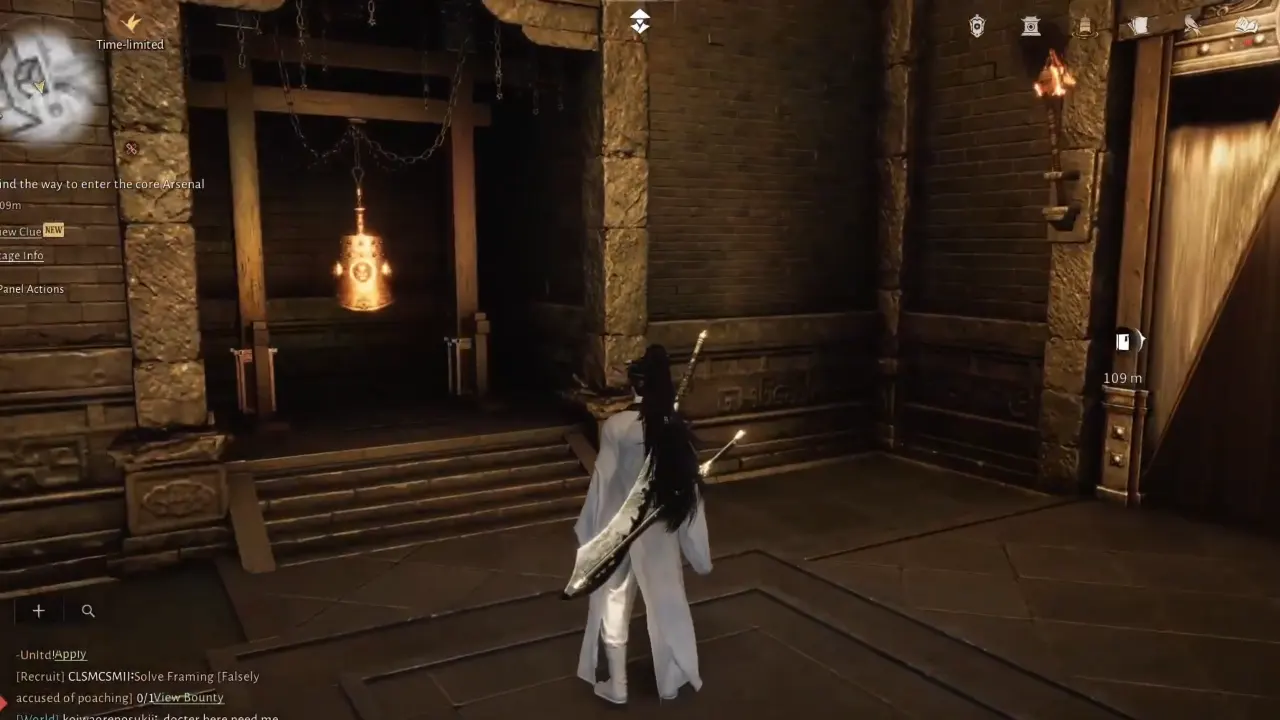Image resolution: width=1280 pixels, height=720 pixels.
Task: Click the Time-limited event icon
Action: pos(129,24)
